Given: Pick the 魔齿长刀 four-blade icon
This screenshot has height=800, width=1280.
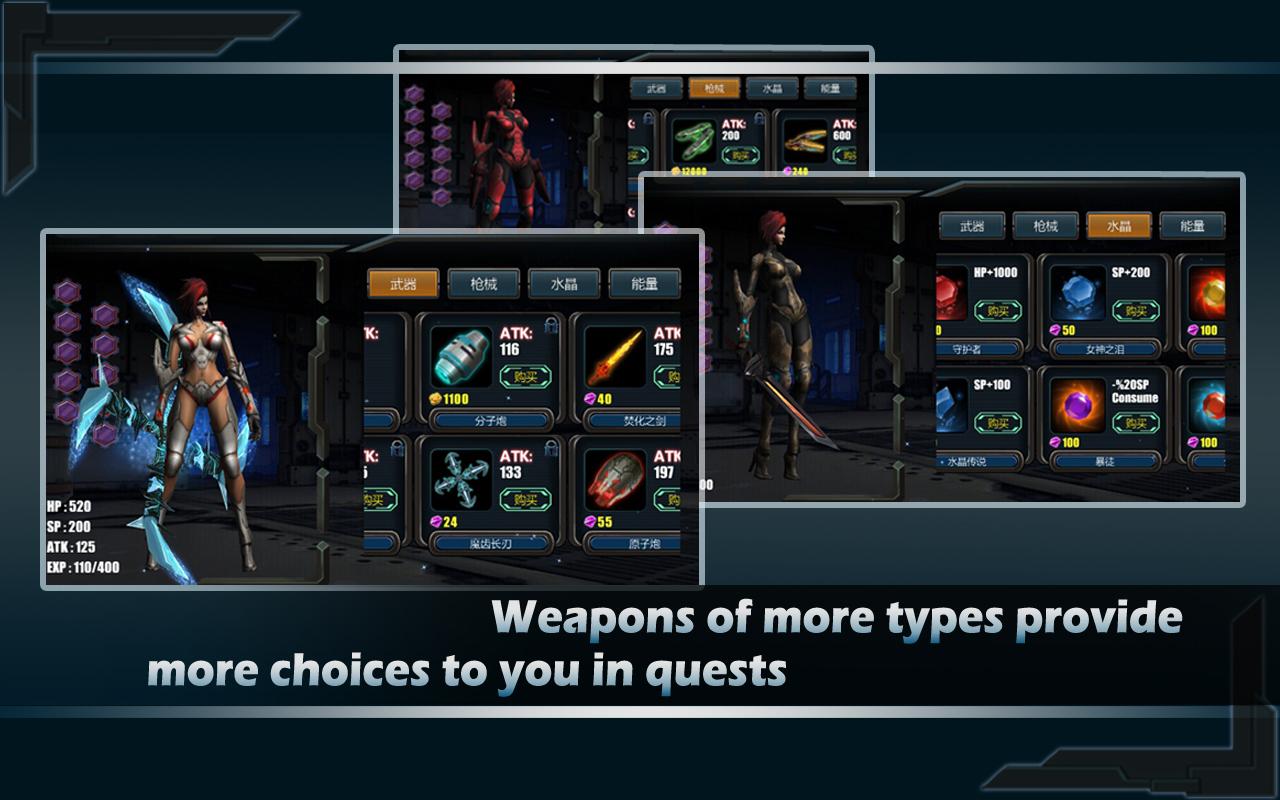Looking at the screenshot, I should coord(461,480).
